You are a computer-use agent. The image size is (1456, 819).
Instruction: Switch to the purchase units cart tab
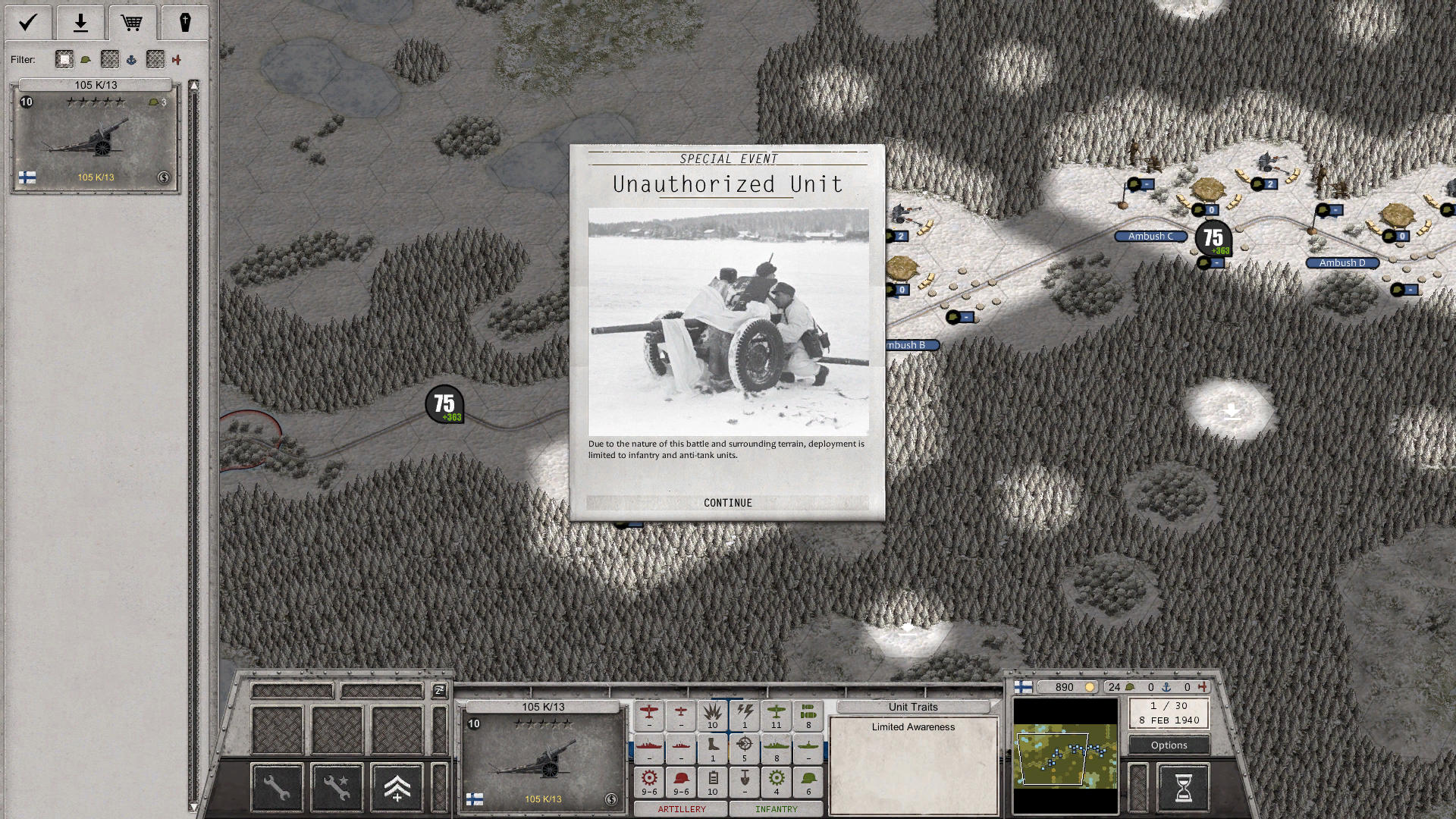coord(133,23)
